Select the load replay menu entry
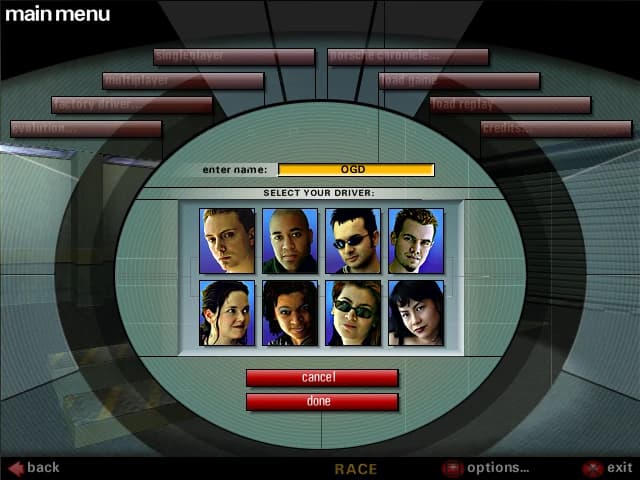Image resolution: width=640 pixels, height=480 pixels. tap(510, 105)
